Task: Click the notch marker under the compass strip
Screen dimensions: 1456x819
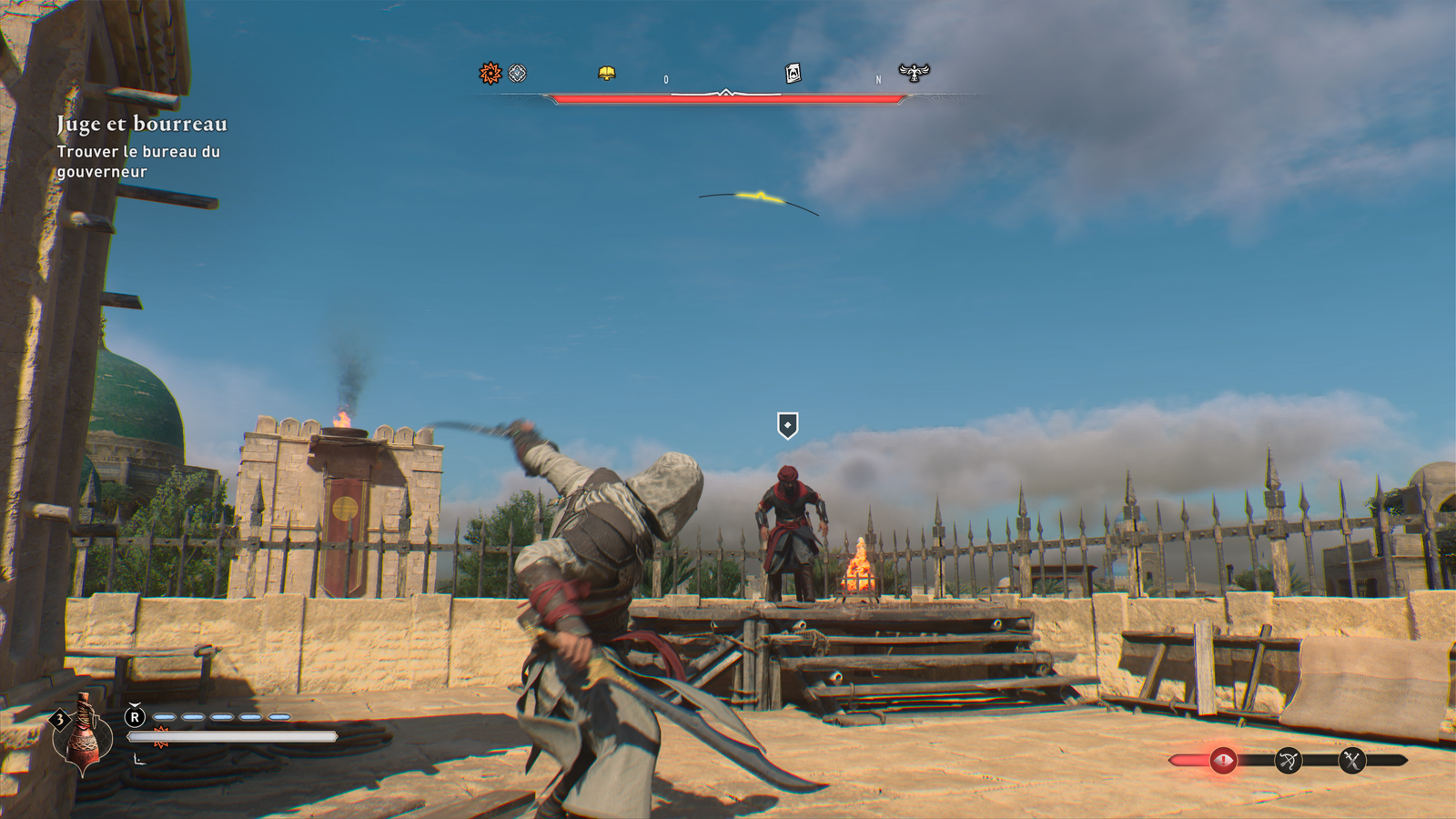Action: [726, 92]
